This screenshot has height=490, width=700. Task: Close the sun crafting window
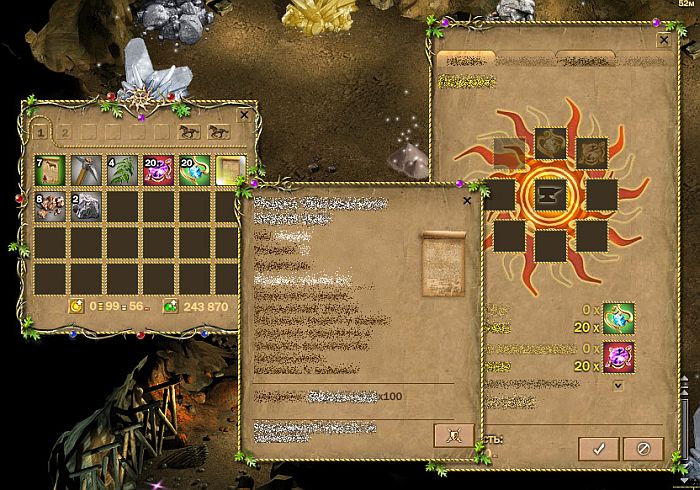coord(664,40)
